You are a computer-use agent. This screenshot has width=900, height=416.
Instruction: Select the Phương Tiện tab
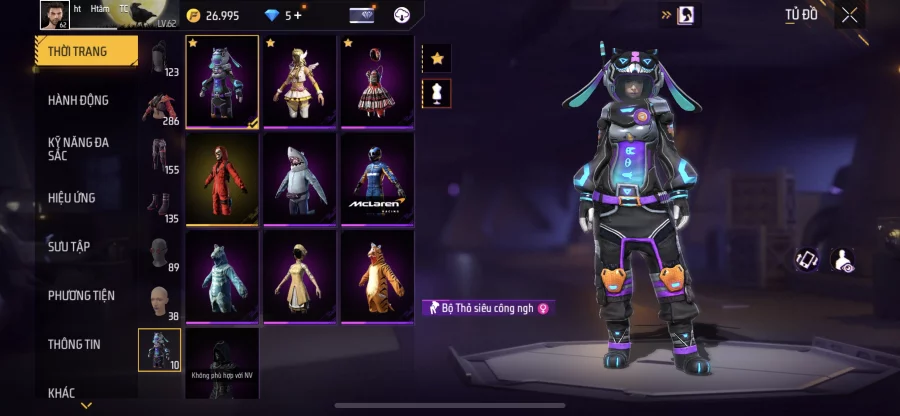[x=81, y=295]
